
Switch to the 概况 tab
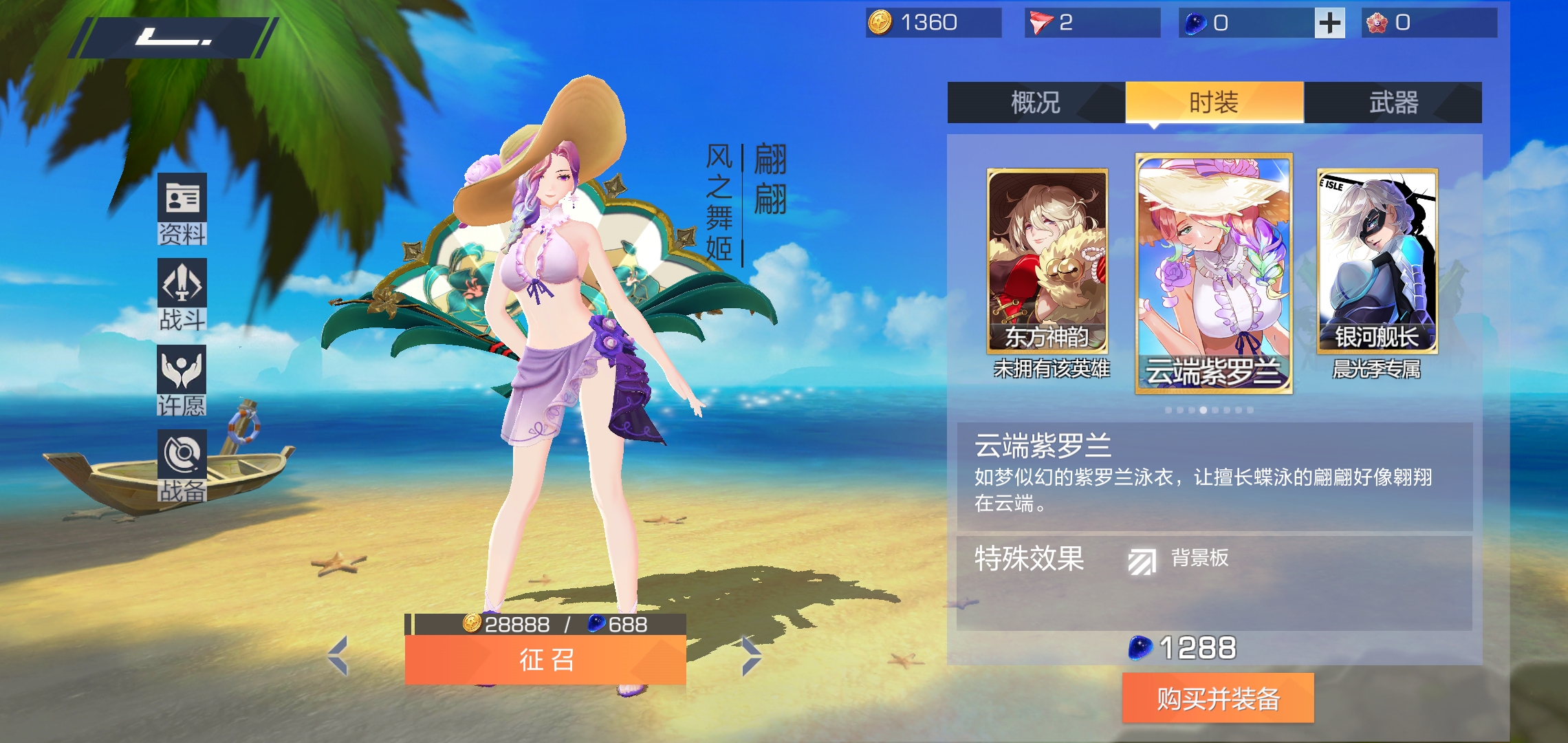click(x=1036, y=101)
